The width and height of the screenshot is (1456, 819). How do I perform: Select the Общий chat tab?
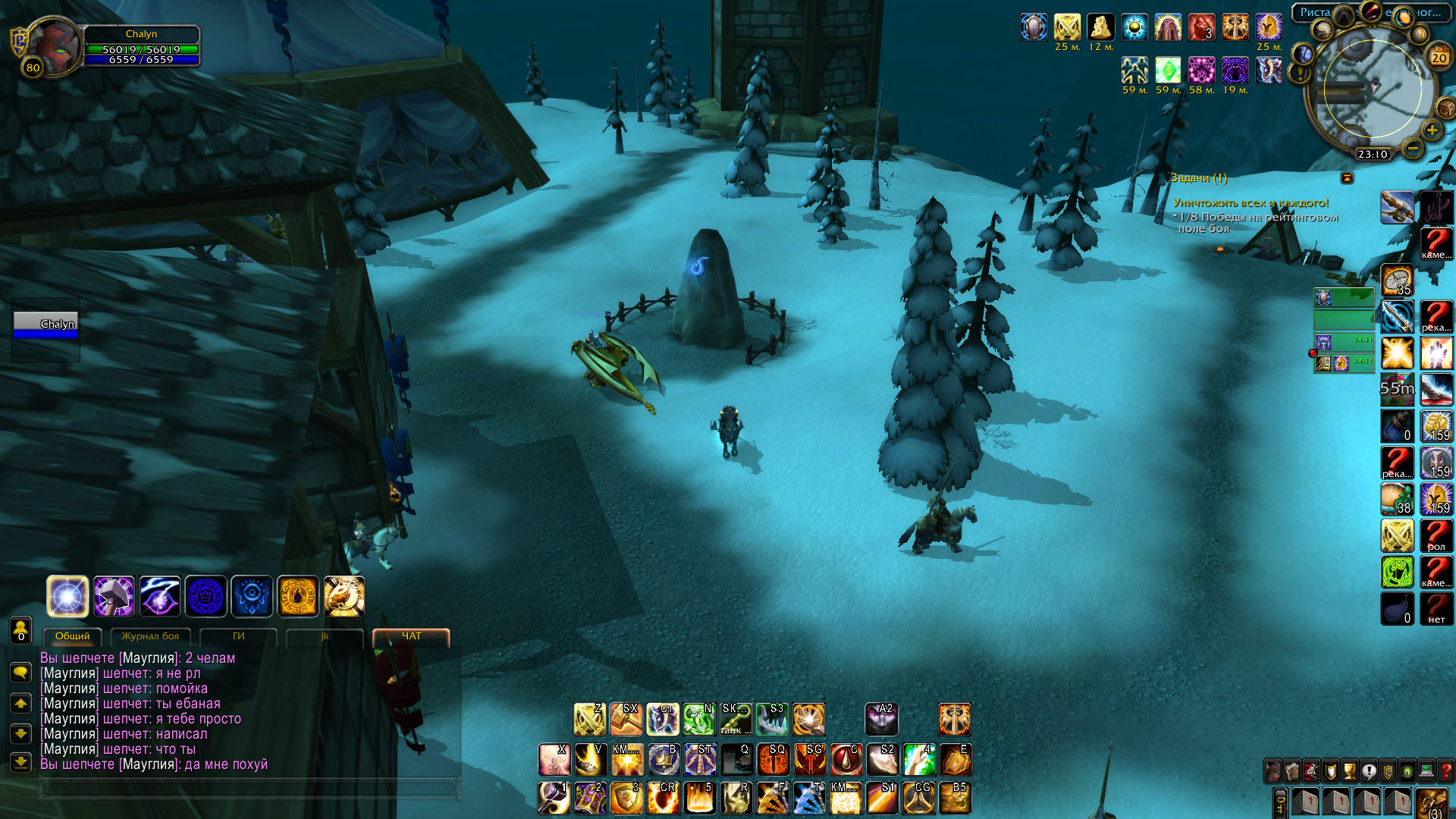(x=72, y=636)
